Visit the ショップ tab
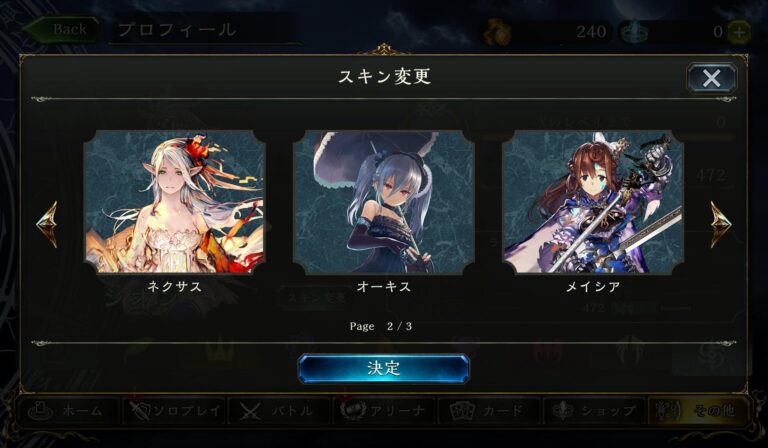Screen dimensions: 768x448 (595, 410)
